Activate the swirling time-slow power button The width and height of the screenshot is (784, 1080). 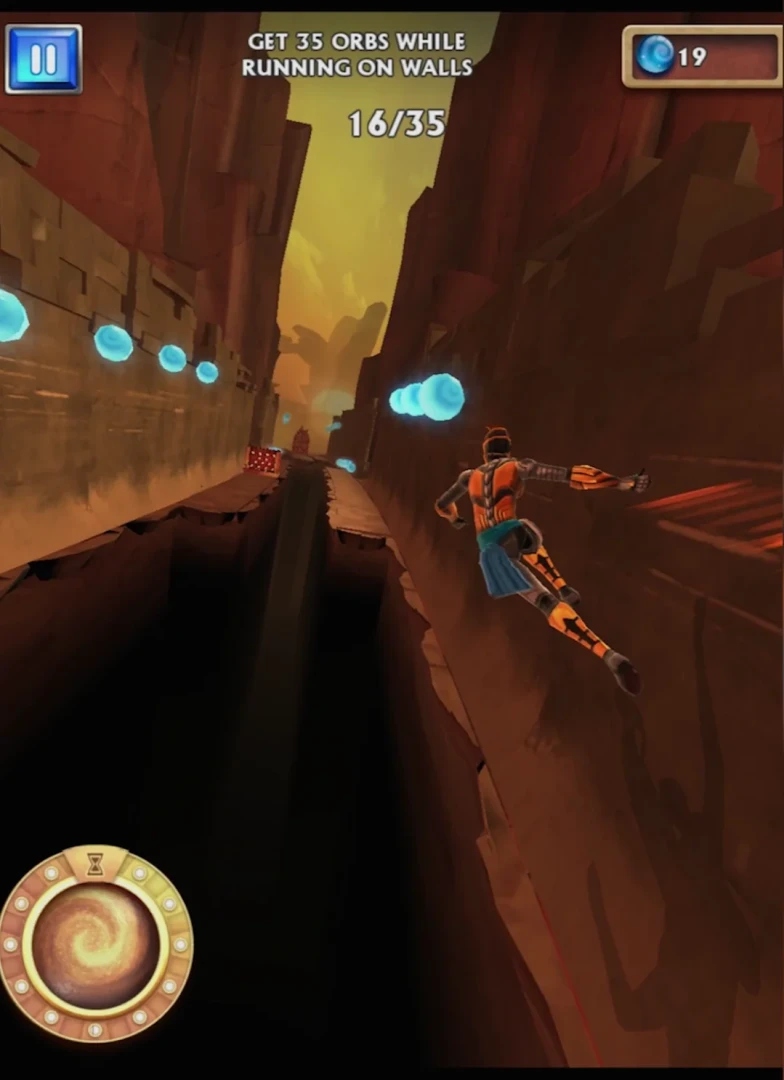point(95,945)
